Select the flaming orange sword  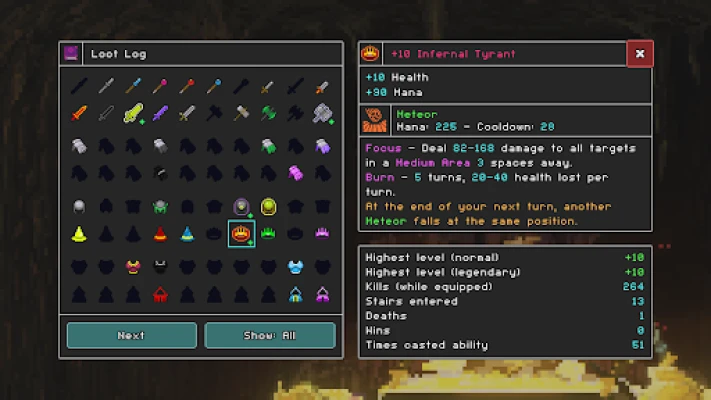79,113
